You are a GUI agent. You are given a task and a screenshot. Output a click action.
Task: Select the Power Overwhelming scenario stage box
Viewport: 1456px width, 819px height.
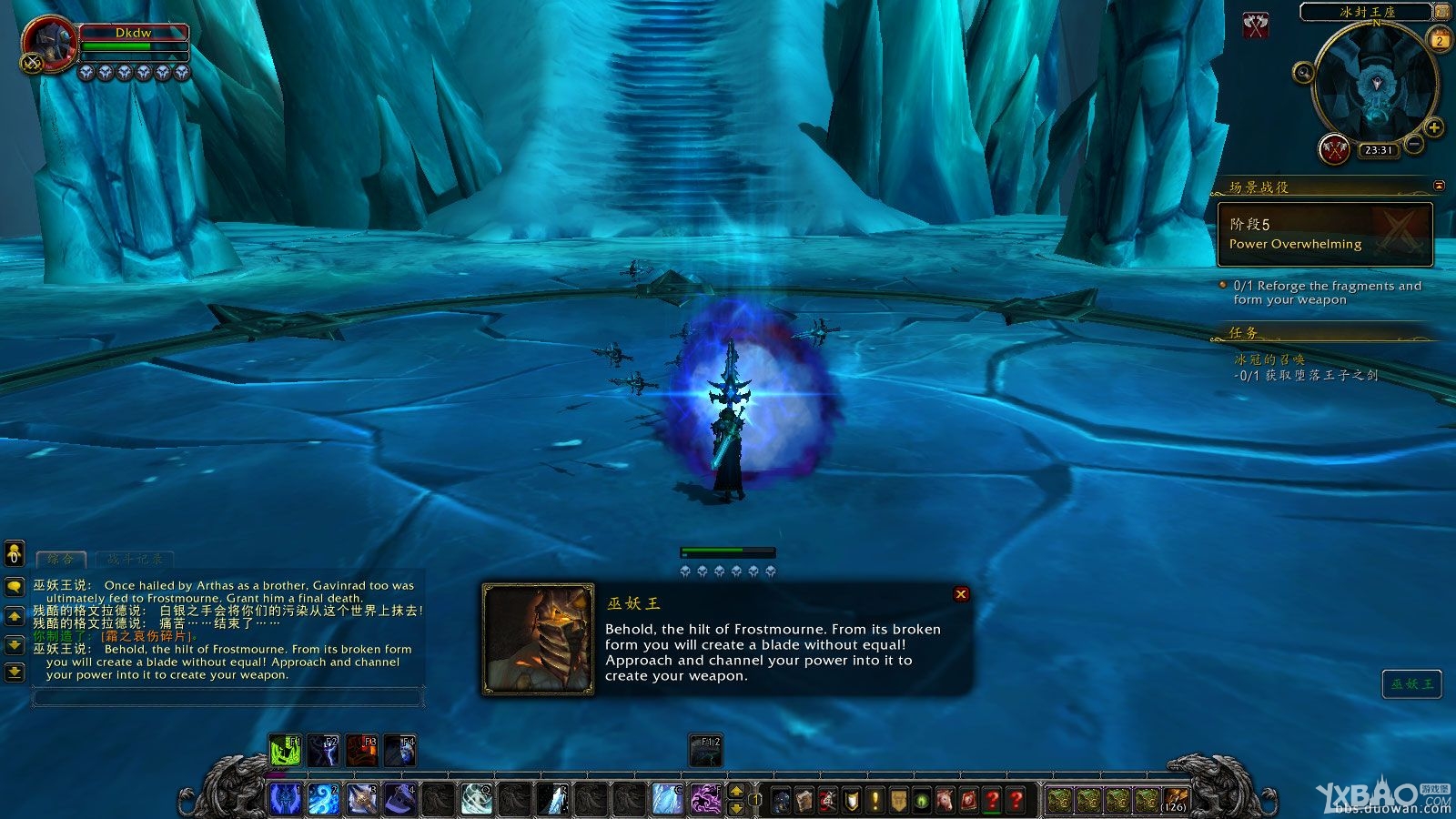click(1325, 234)
